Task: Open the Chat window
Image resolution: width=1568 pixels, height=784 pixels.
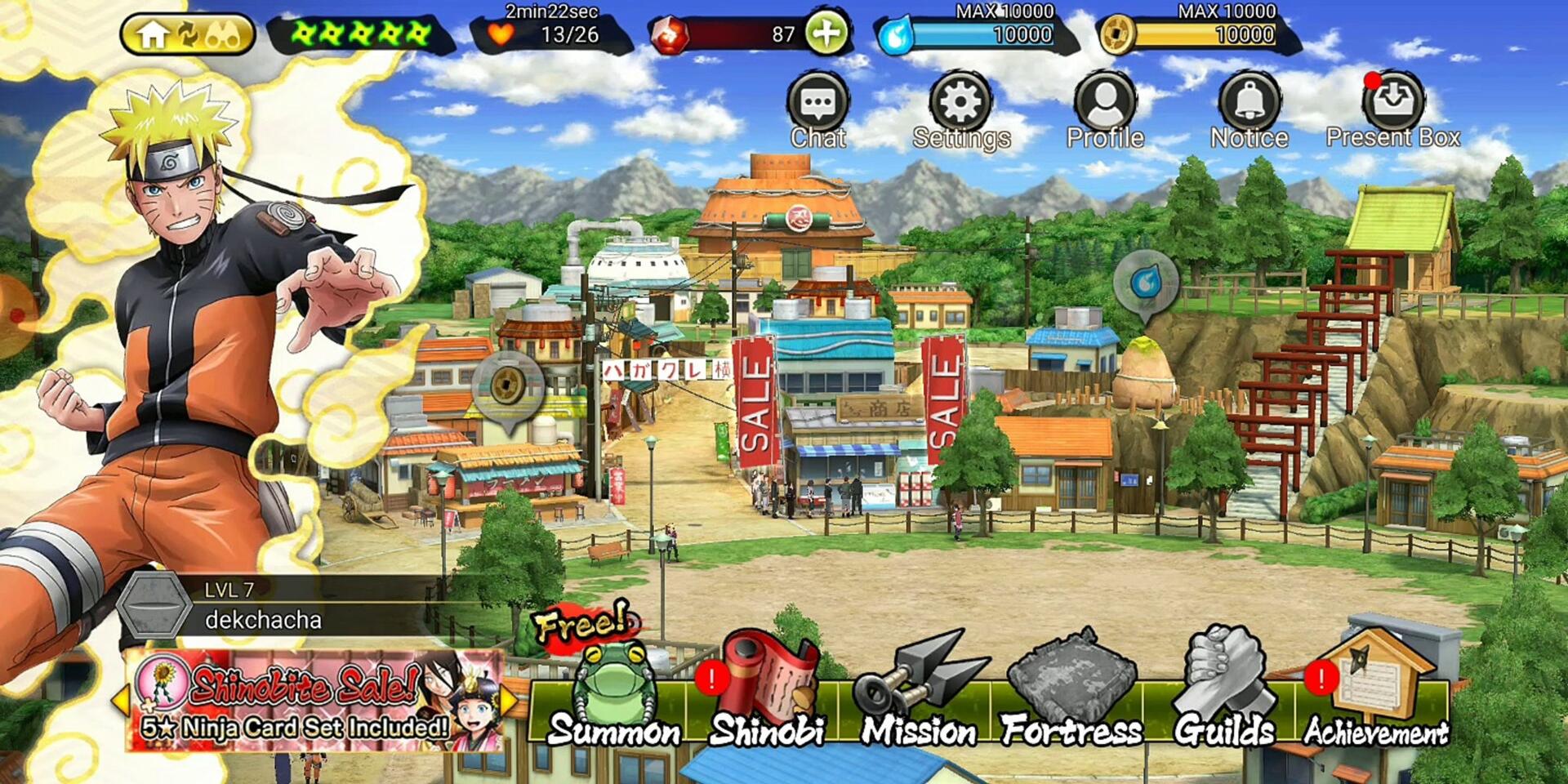Action: (x=817, y=111)
